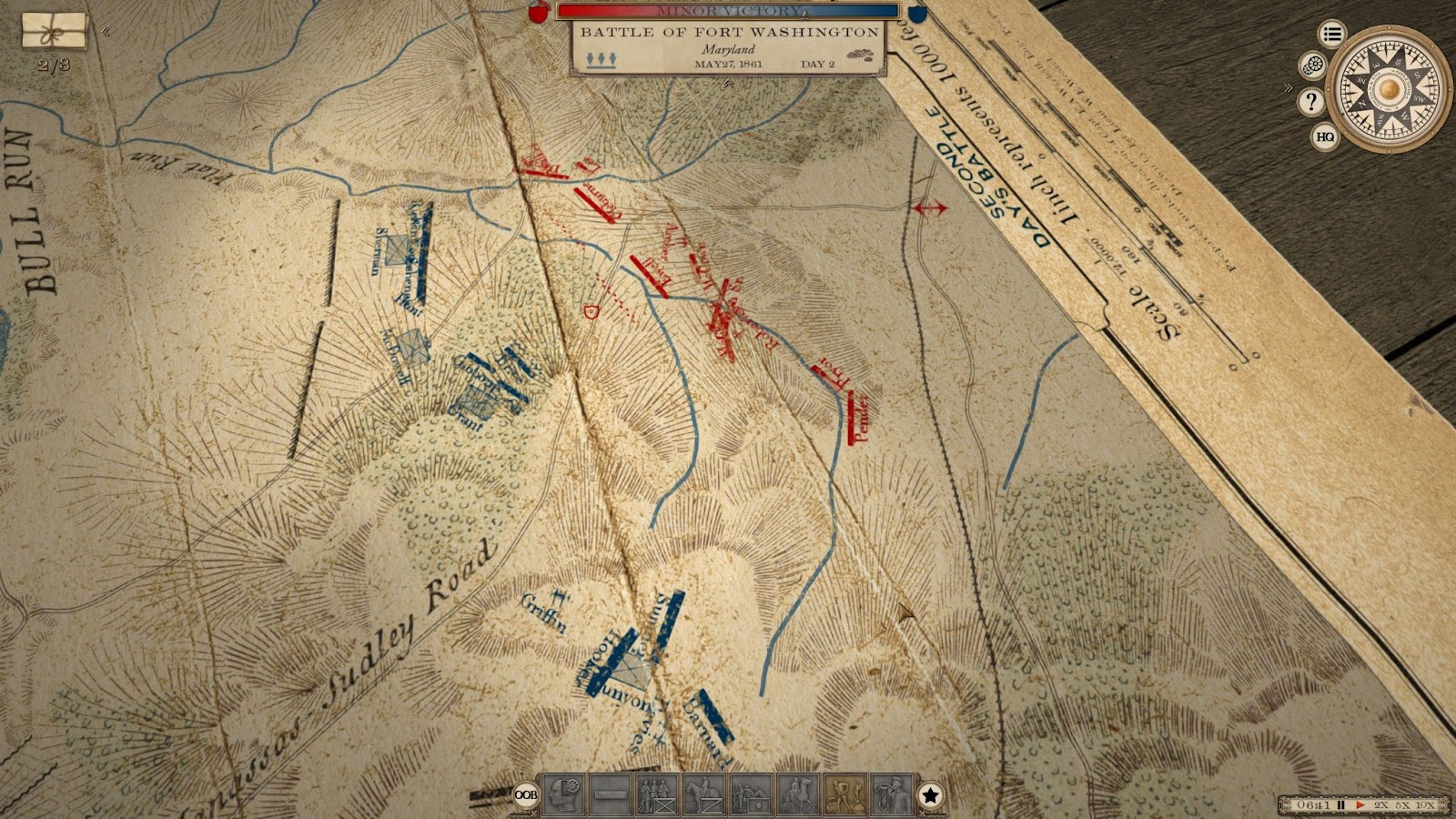The width and height of the screenshot is (1456, 819).
Task: Open settings with the gears icon
Action: click(x=1312, y=66)
